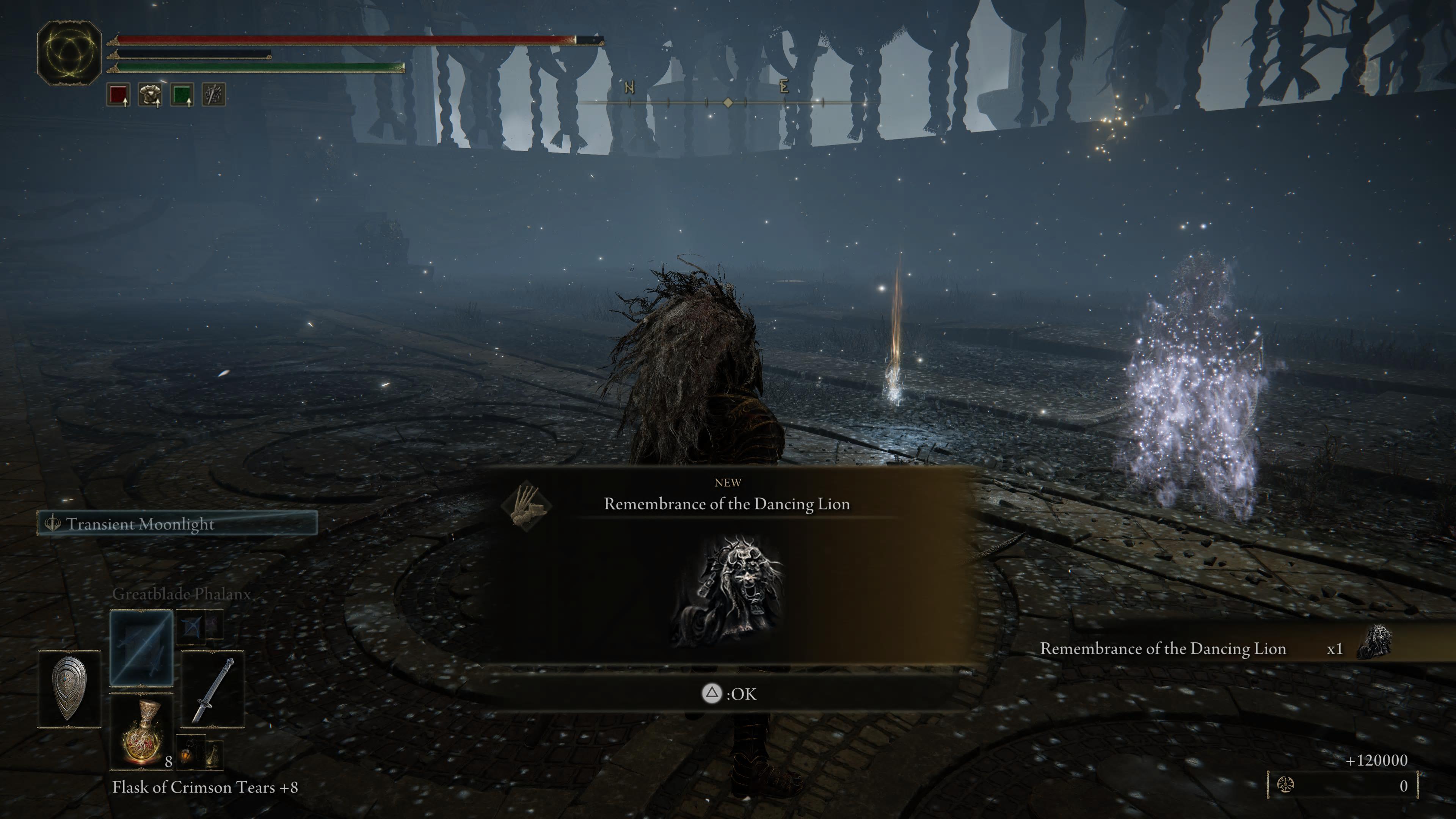This screenshot has width=1456, height=819.
Task: Click the fourth quick-item slot icon
Action: [213, 95]
